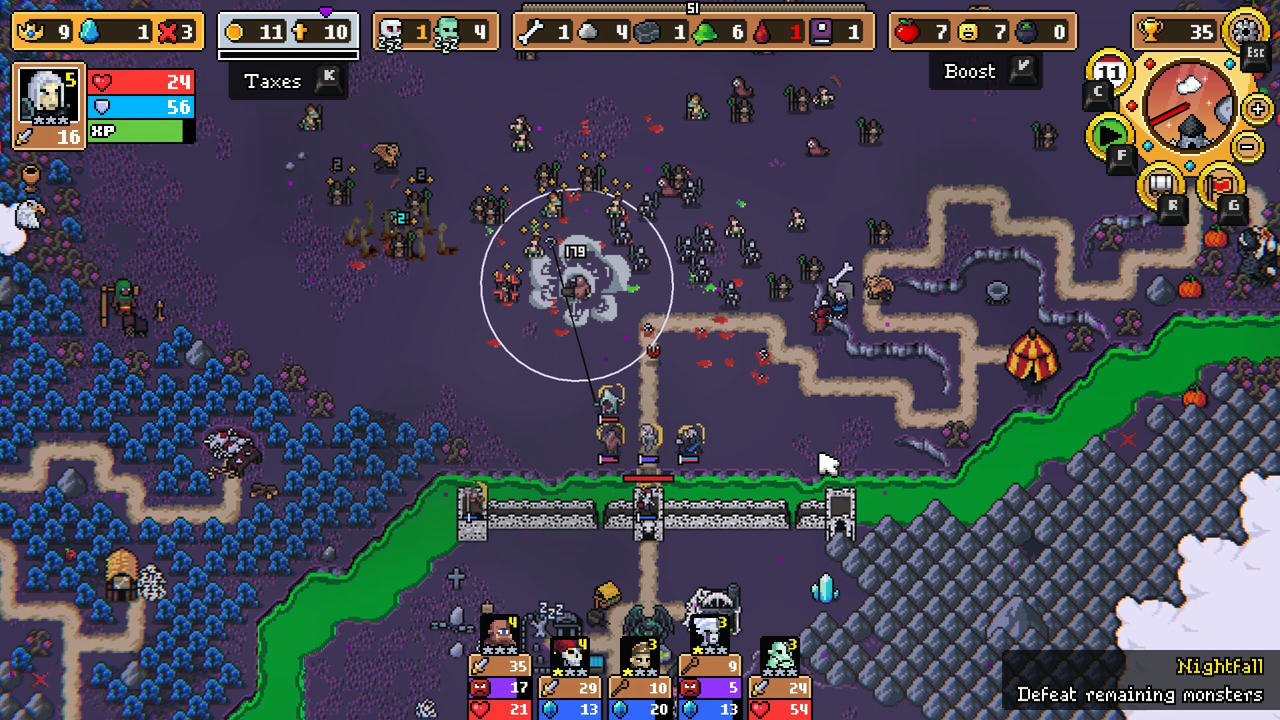Click the helmet icon bound to R
The width and height of the screenshot is (1280, 720).
pyautogui.click(x=1159, y=184)
